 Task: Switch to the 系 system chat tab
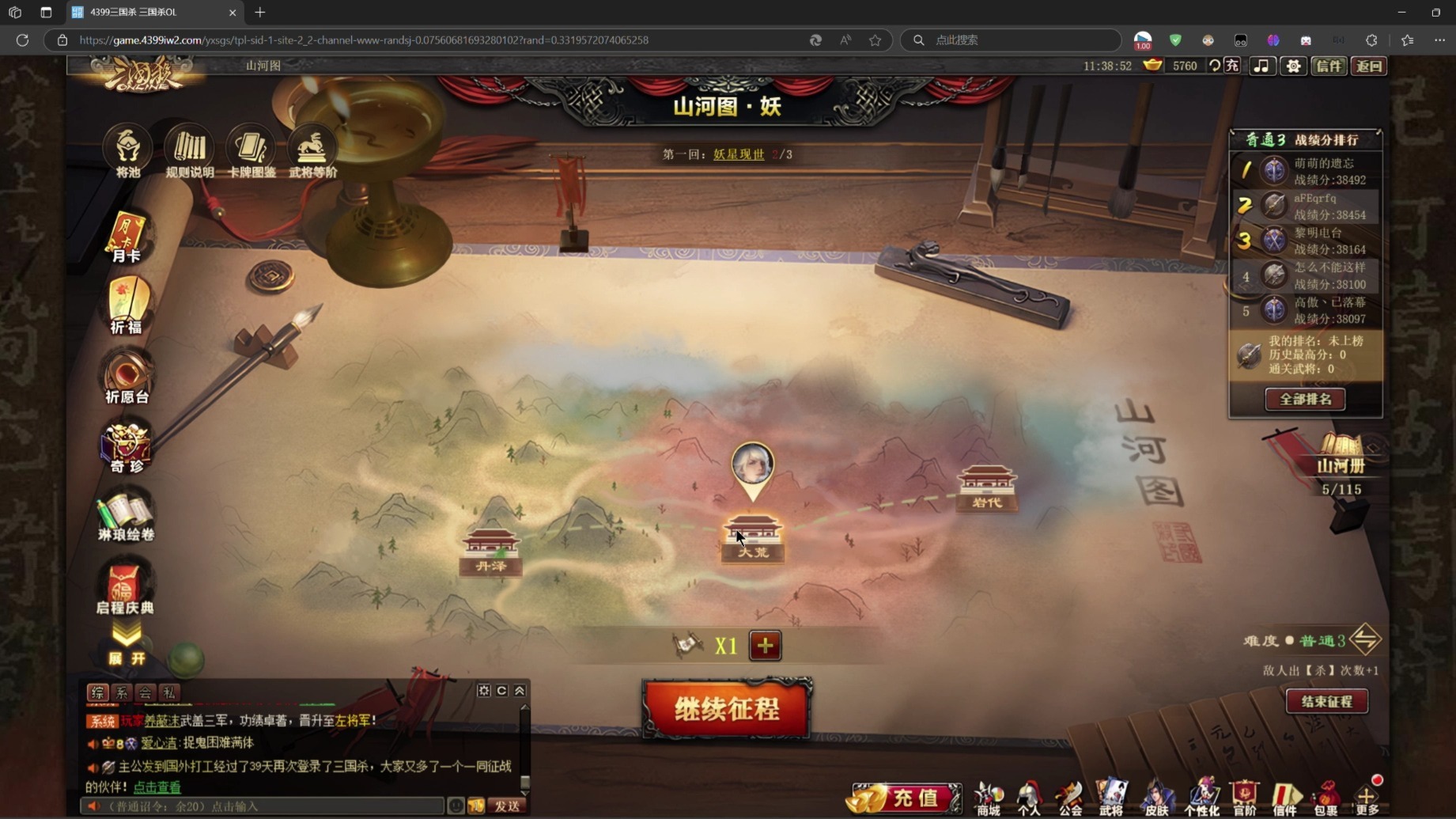pyautogui.click(x=122, y=692)
